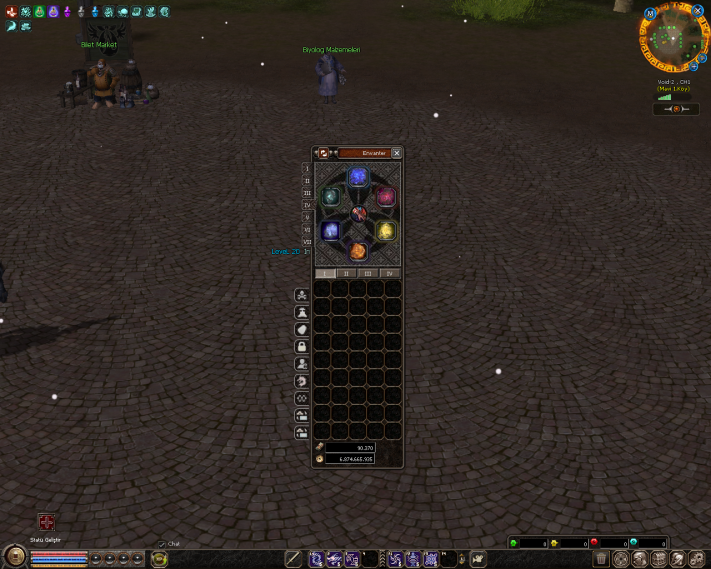Click the swap arrows button beside Envanter title
Image resolution: width=711 pixels, height=569 pixels.
[x=324, y=153]
